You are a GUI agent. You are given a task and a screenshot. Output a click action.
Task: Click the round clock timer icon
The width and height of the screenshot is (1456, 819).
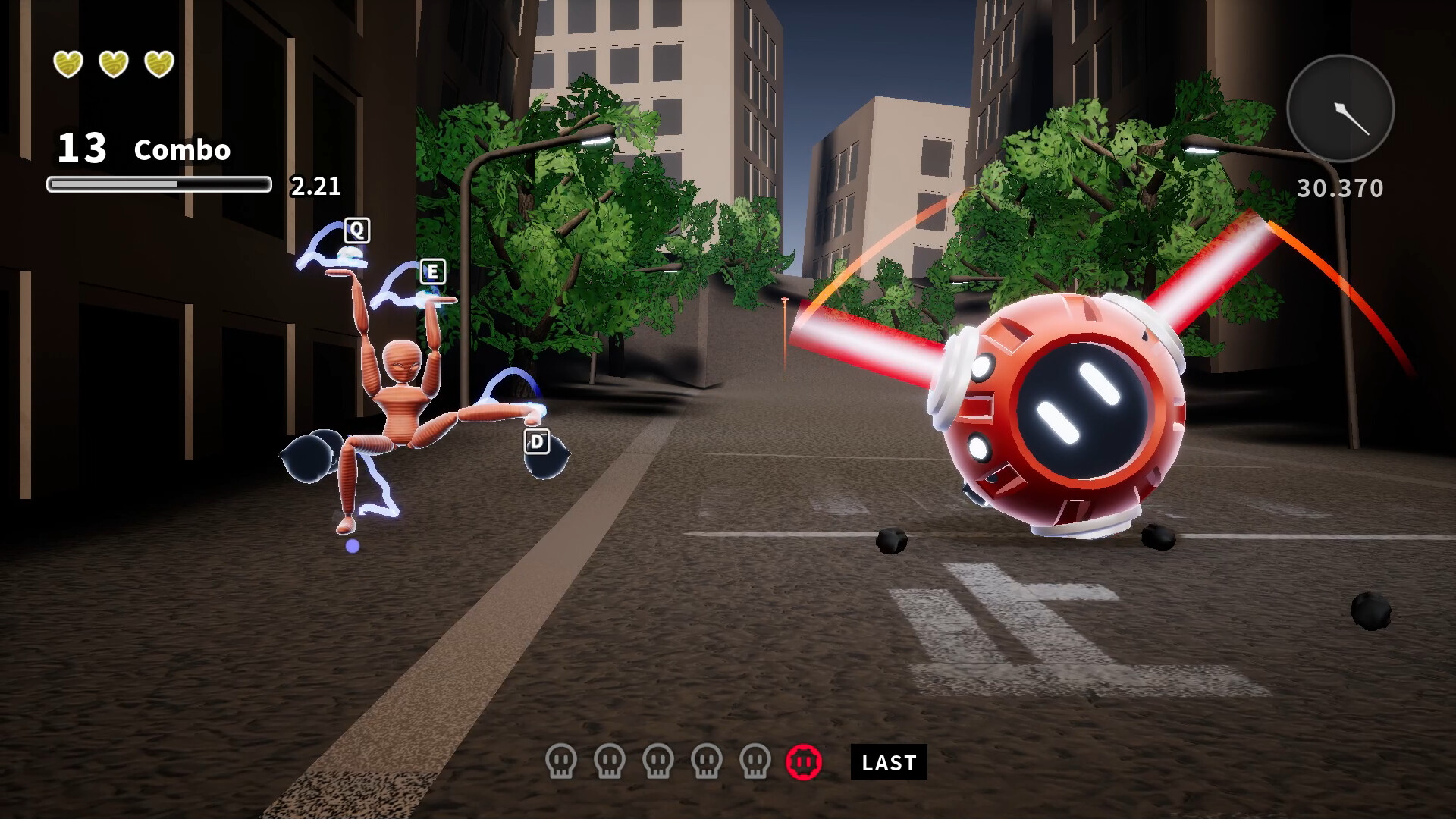point(1340,108)
